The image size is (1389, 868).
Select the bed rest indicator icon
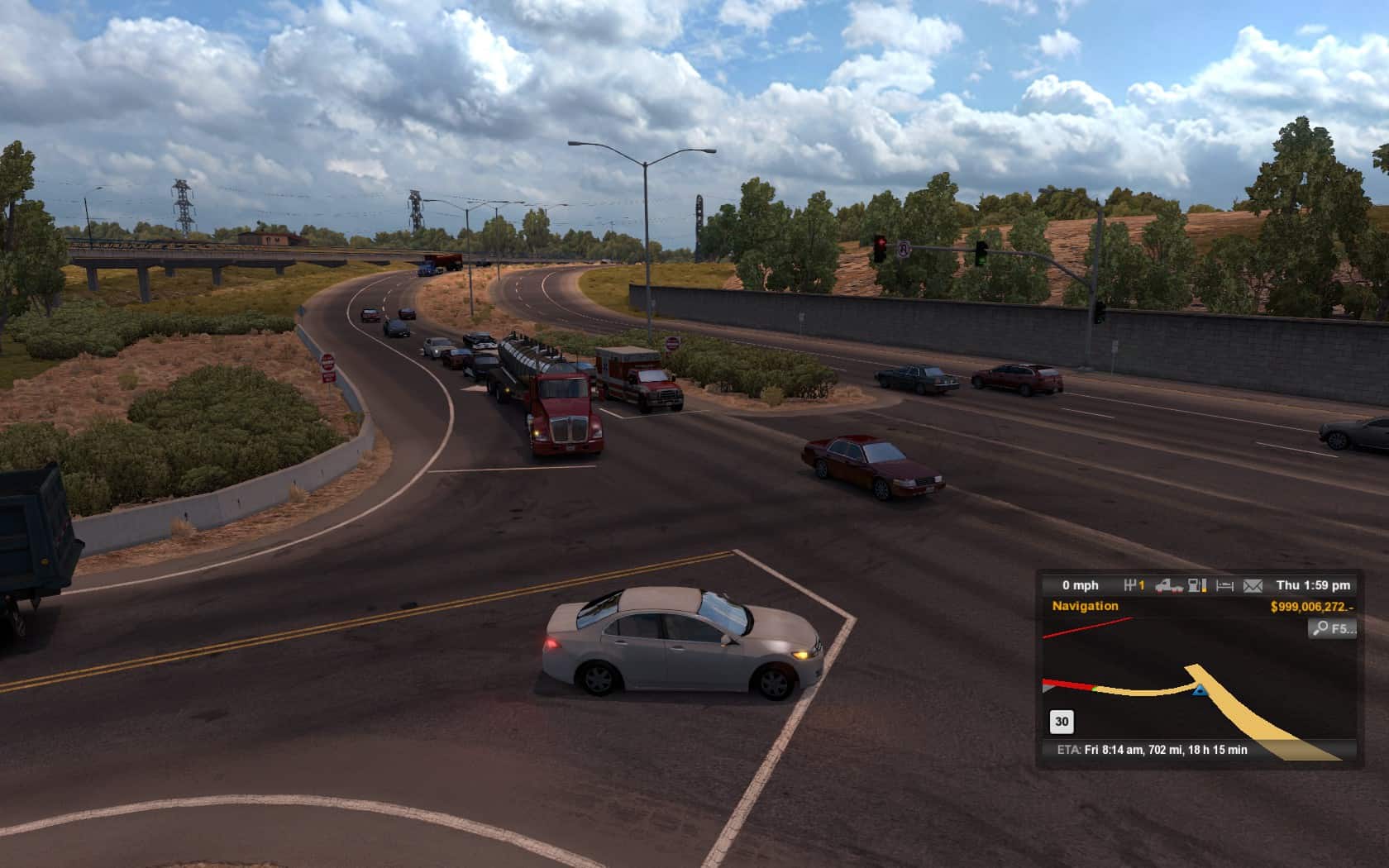tap(1225, 585)
